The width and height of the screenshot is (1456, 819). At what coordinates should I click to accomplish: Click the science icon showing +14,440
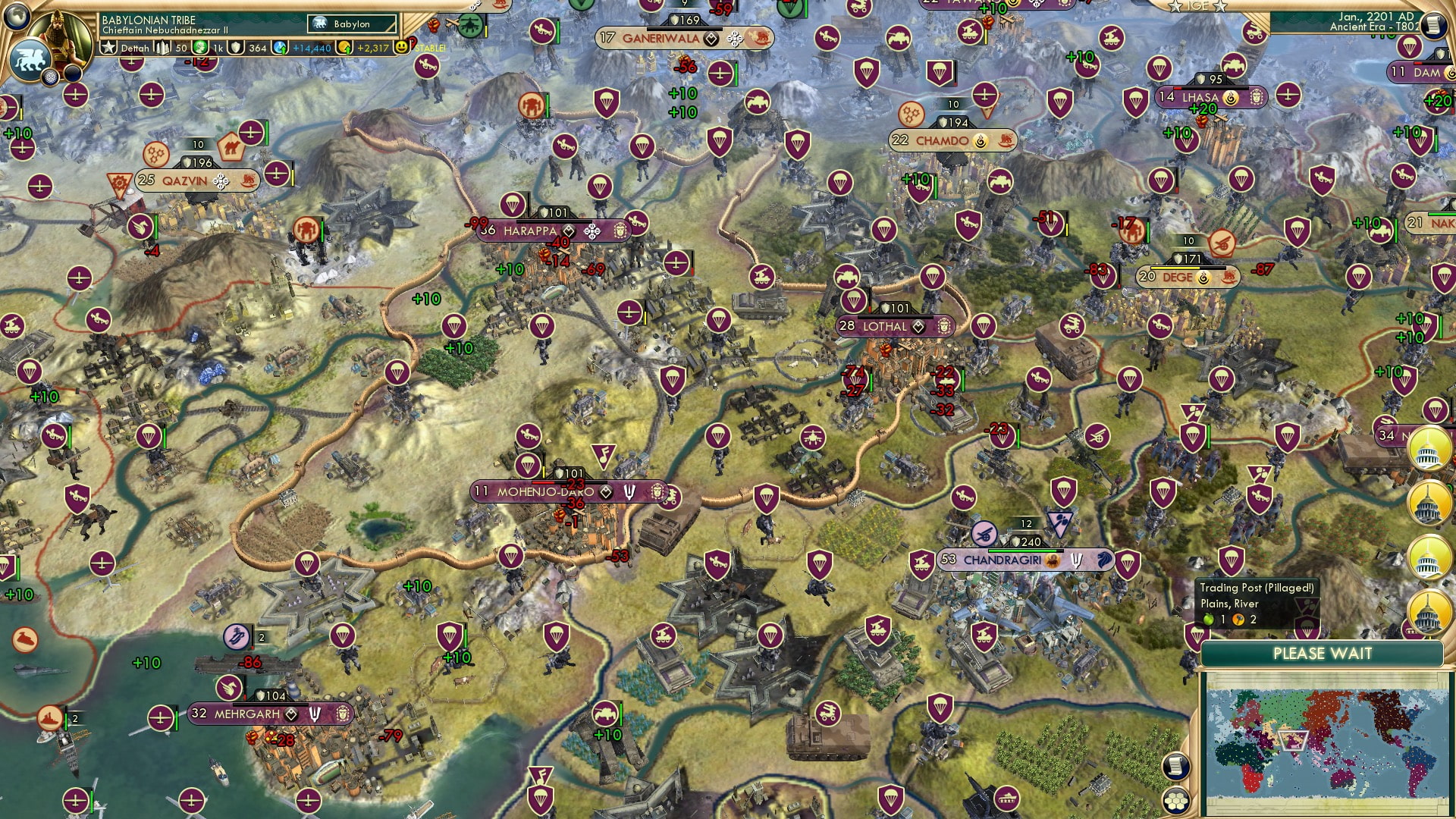pyautogui.click(x=278, y=48)
